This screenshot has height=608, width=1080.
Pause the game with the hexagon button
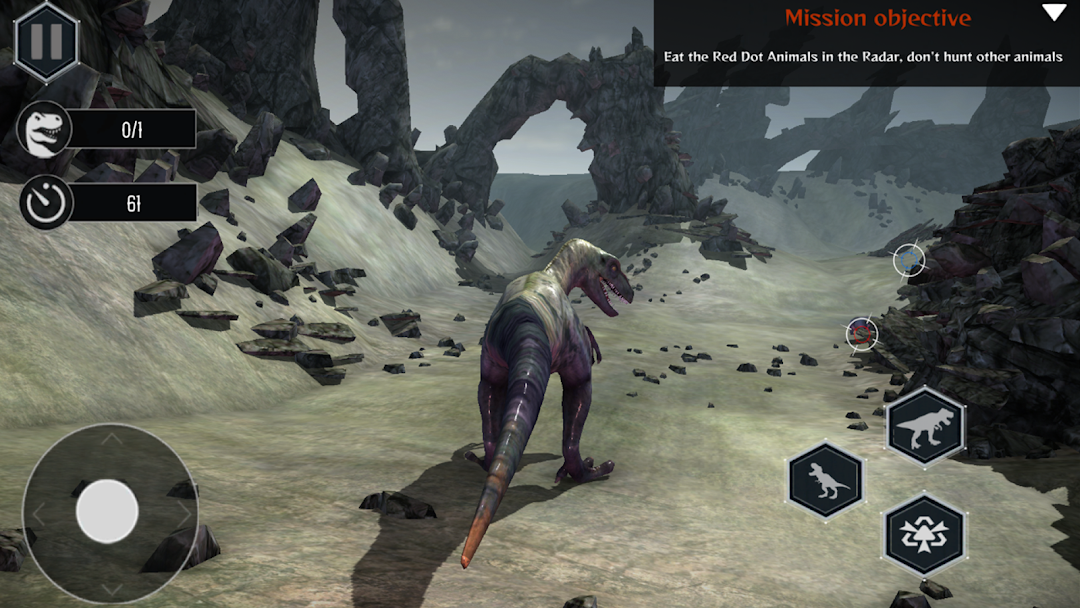[46, 41]
